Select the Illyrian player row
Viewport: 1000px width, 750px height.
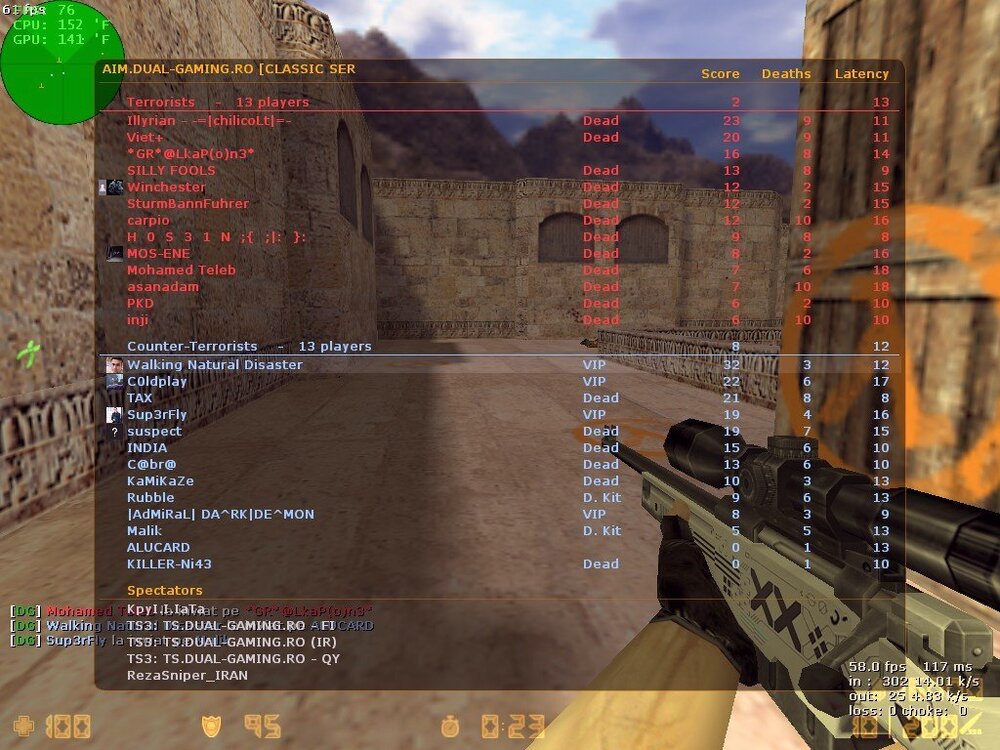pos(209,120)
